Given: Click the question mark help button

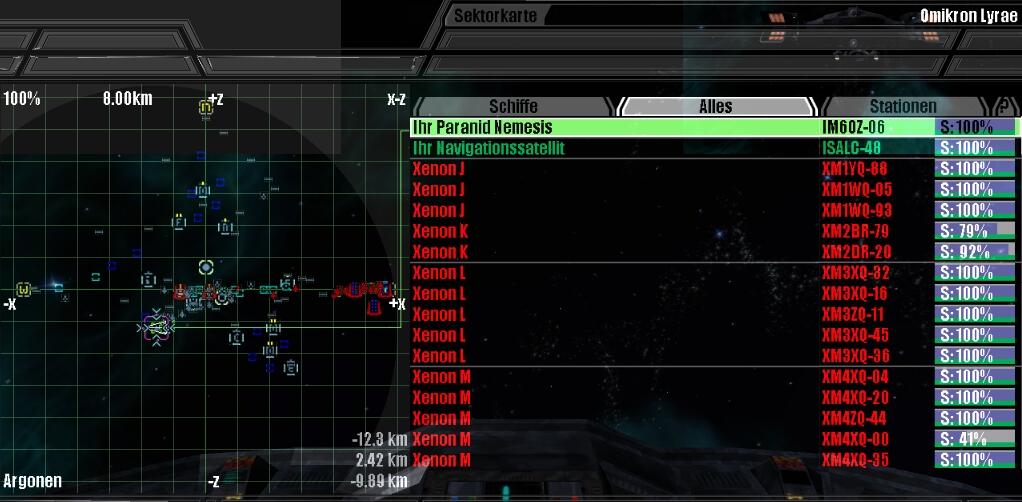Looking at the screenshot, I should pos(1001,106).
